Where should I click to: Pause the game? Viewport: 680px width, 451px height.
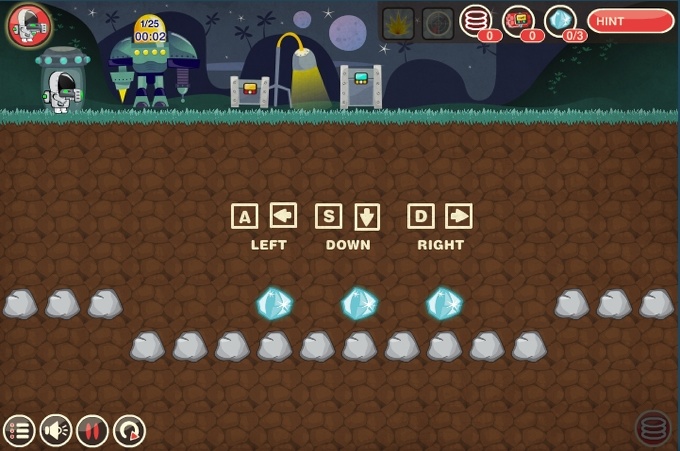pyautogui.click(x=92, y=431)
